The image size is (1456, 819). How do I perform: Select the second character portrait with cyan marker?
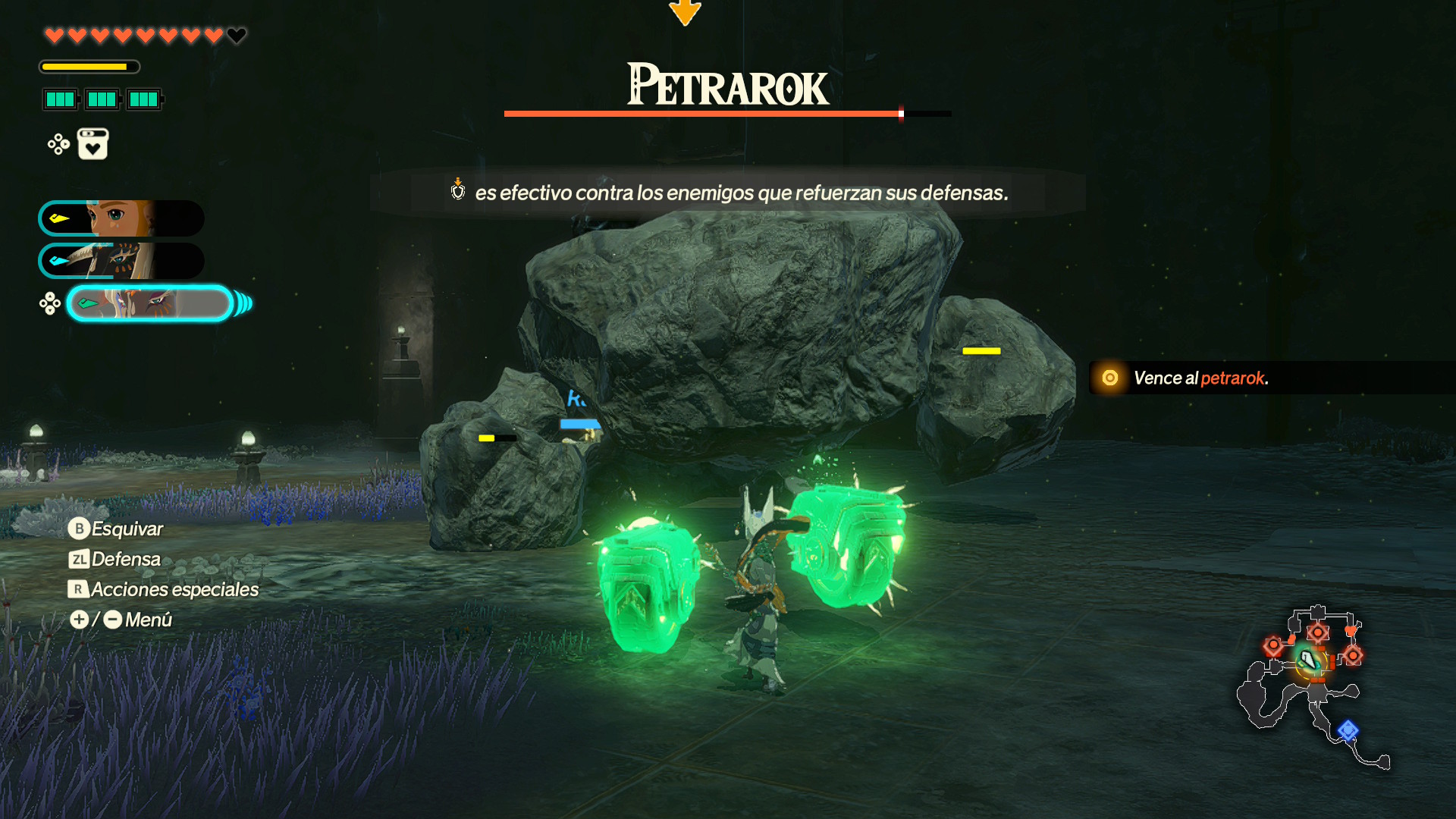coord(121,261)
